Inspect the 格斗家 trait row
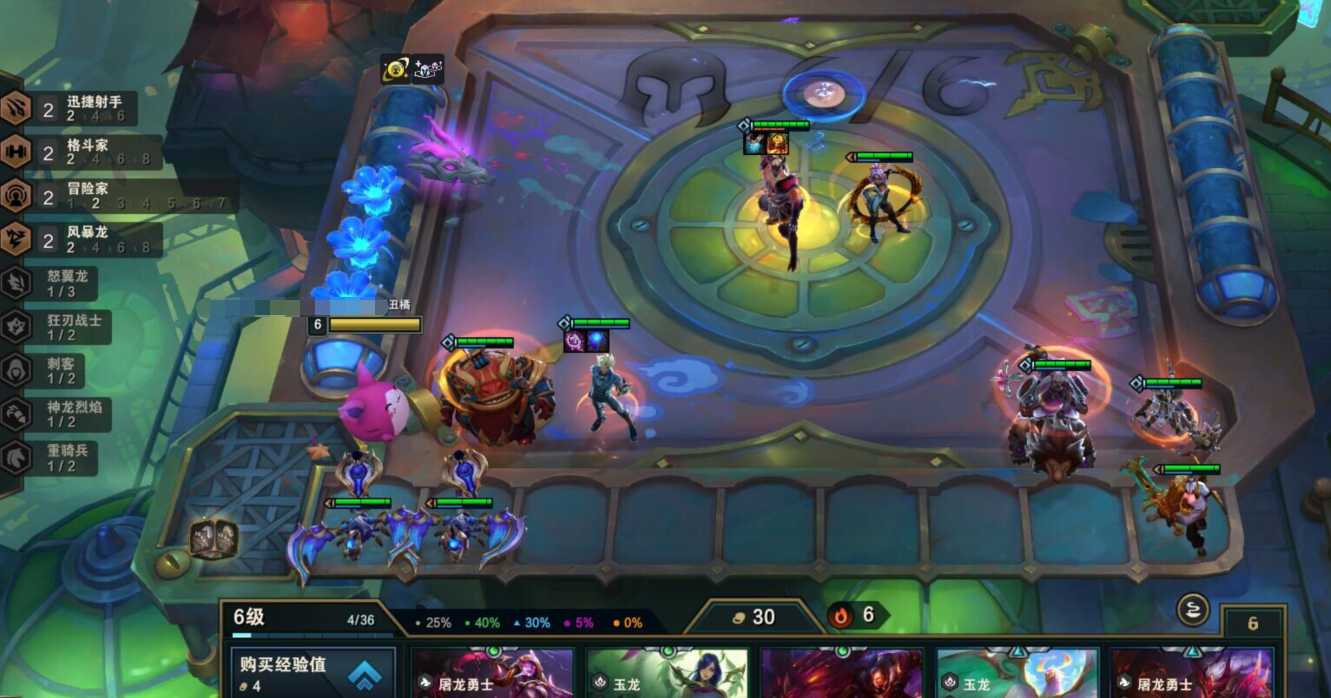Screen dimensions: 1331x698 tap(78, 152)
